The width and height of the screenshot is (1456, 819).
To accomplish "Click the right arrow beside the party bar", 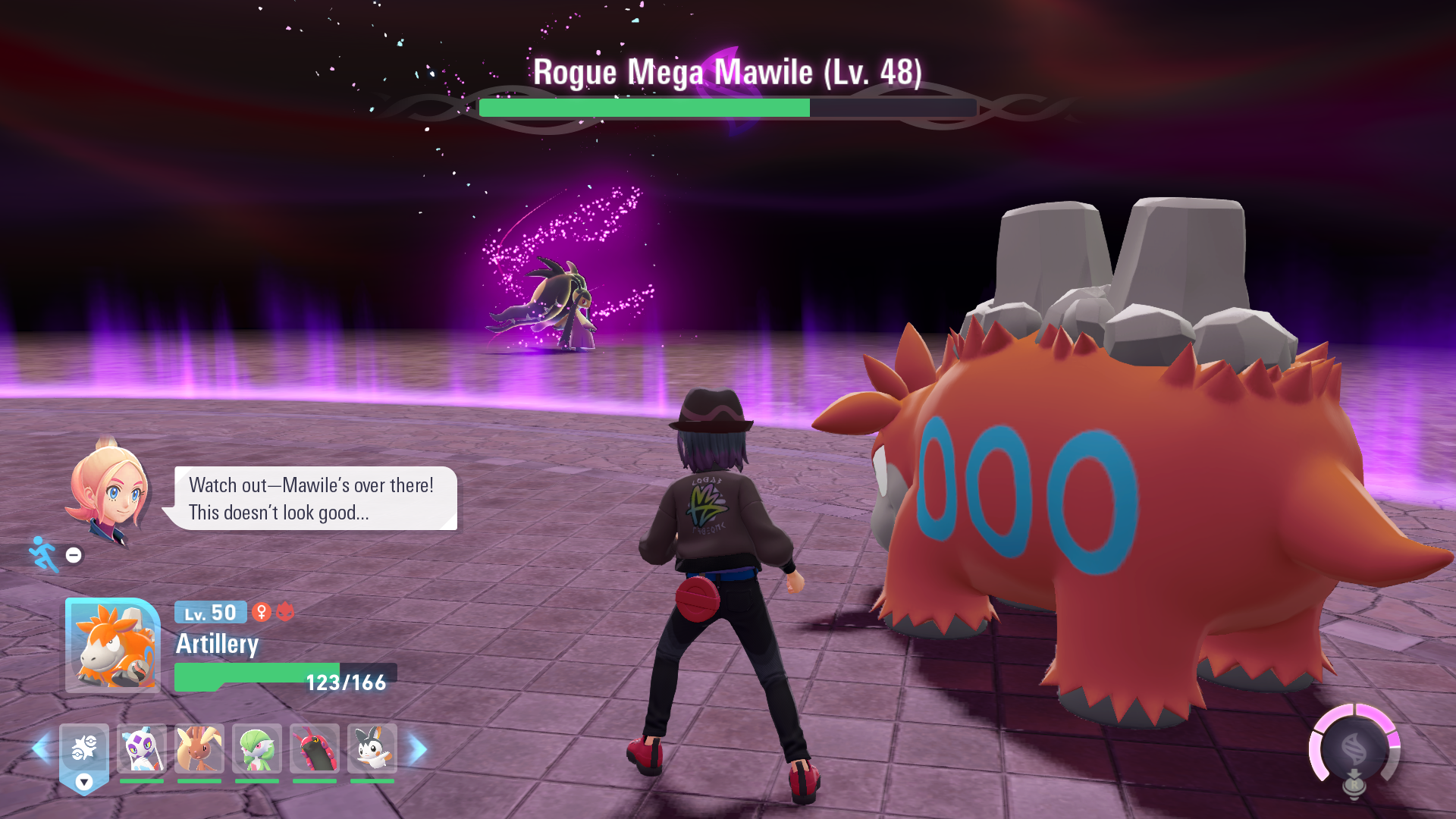I will pos(418,749).
